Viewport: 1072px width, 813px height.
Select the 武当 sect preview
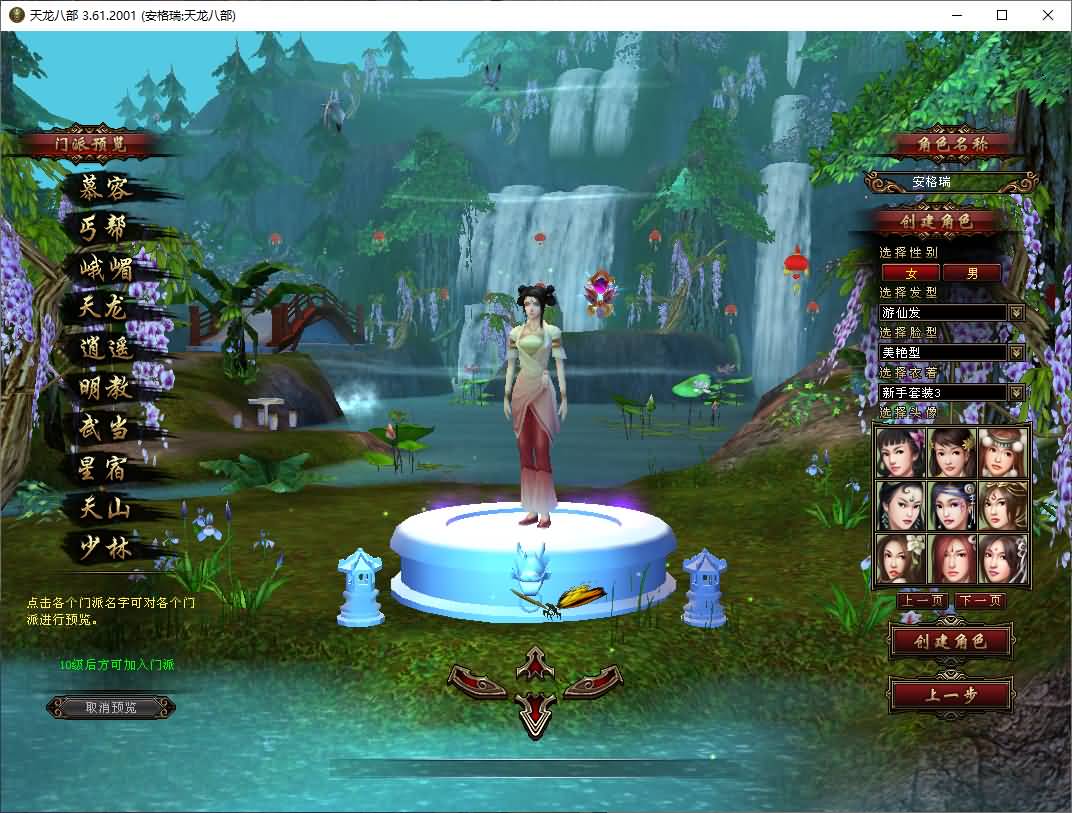(x=105, y=428)
